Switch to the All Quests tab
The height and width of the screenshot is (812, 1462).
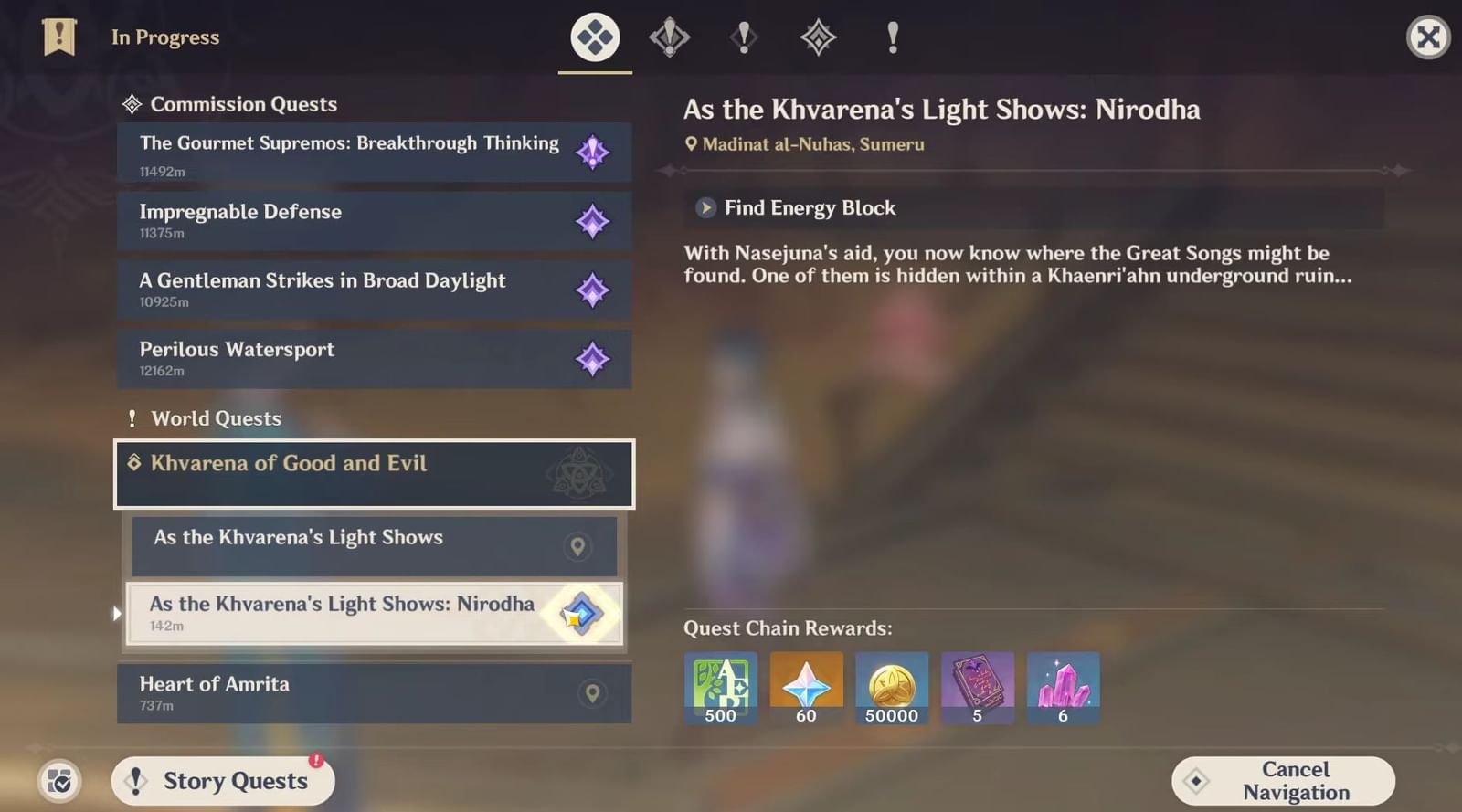[x=594, y=38]
